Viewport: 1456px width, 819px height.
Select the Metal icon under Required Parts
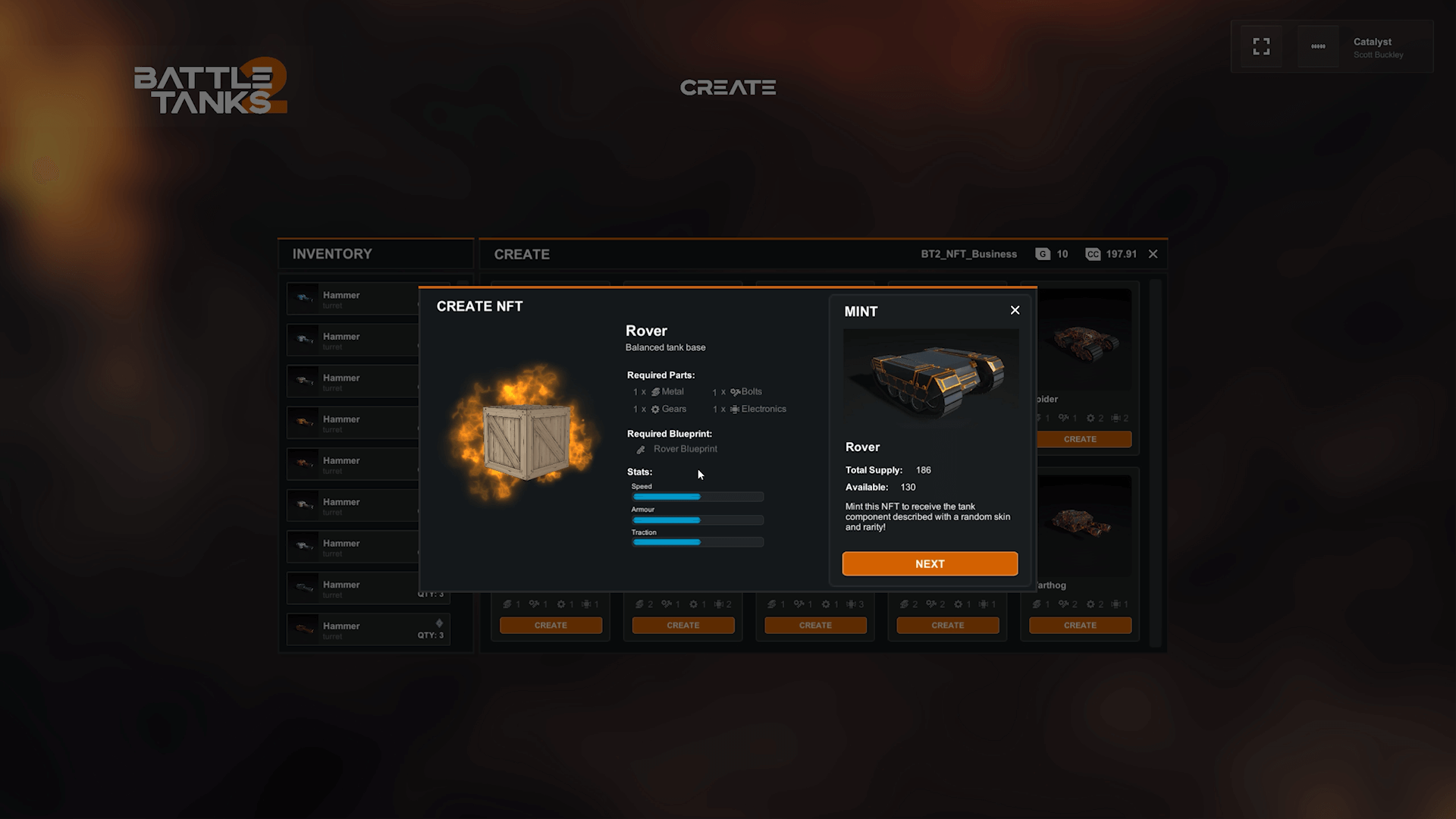(x=655, y=392)
